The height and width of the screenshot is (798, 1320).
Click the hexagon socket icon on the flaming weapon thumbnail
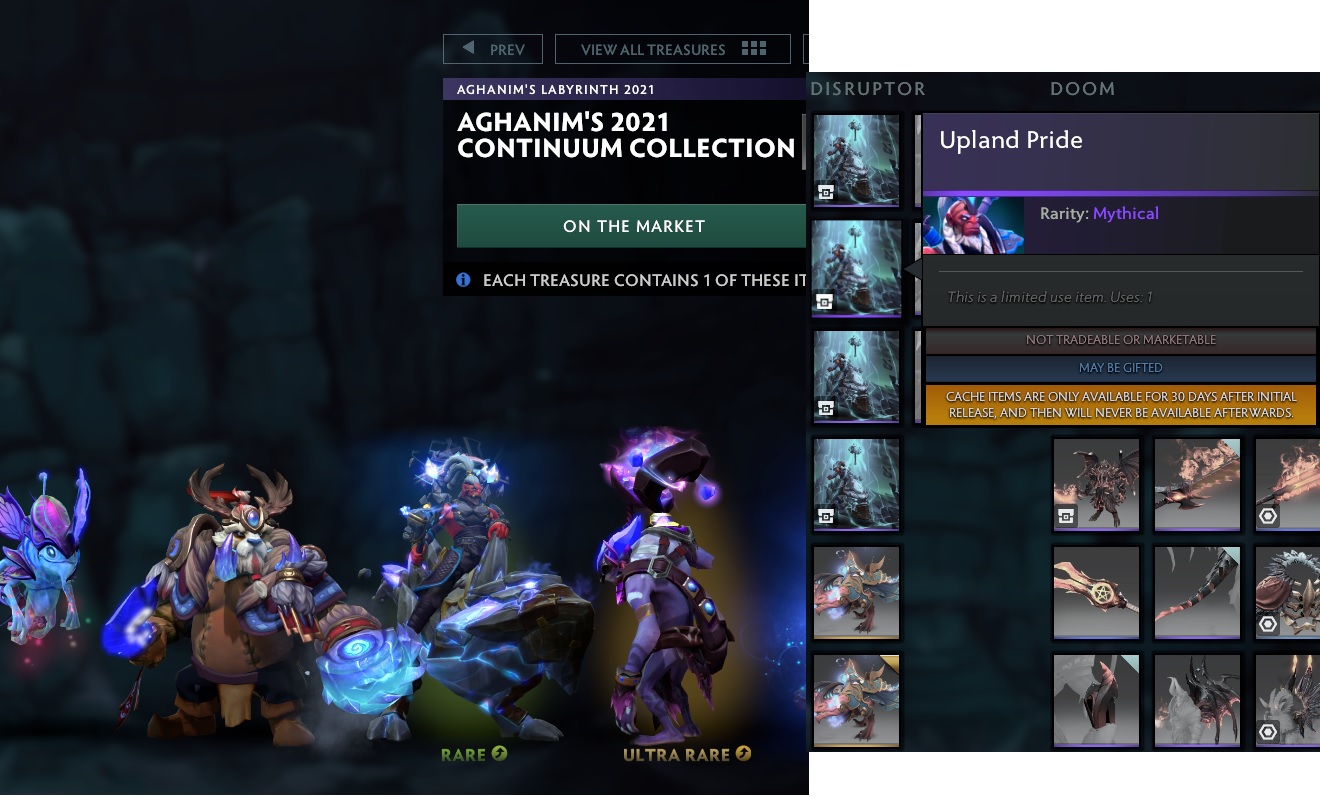(x=1268, y=517)
